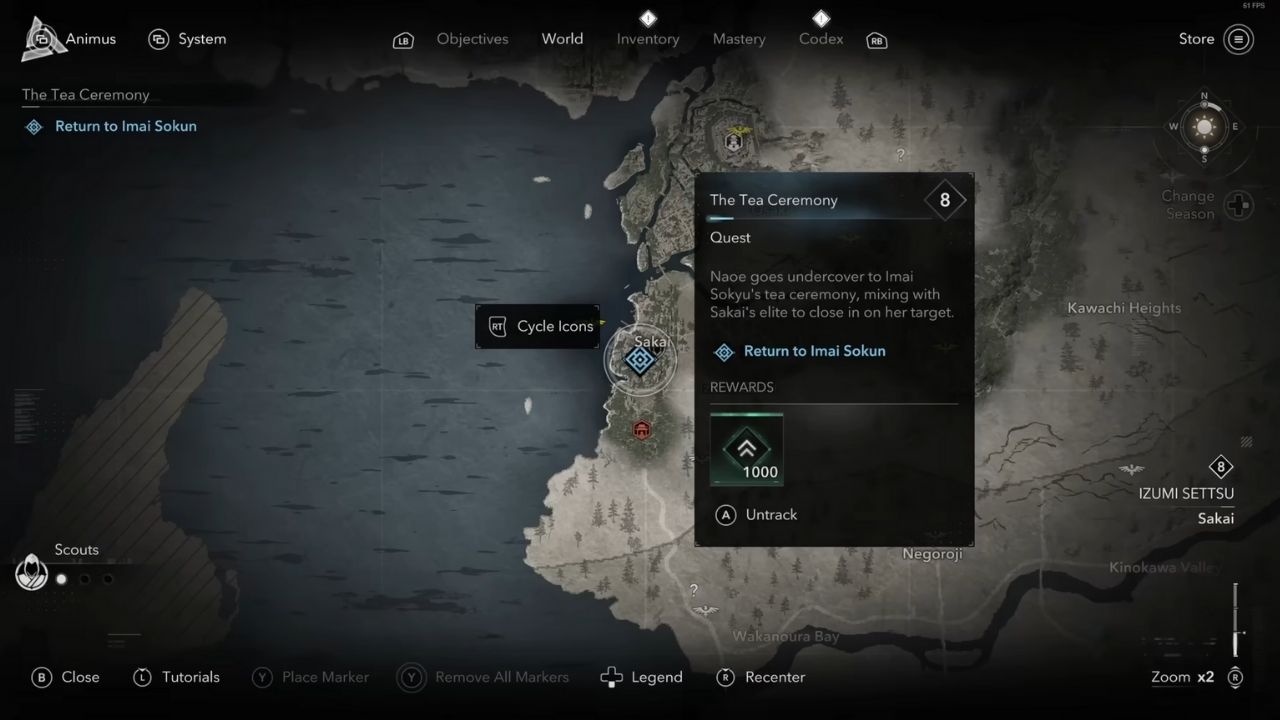The image size is (1280, 720).
Task: Select the Izumi Settsu region level 8 badge
Action: (1221, 467)
